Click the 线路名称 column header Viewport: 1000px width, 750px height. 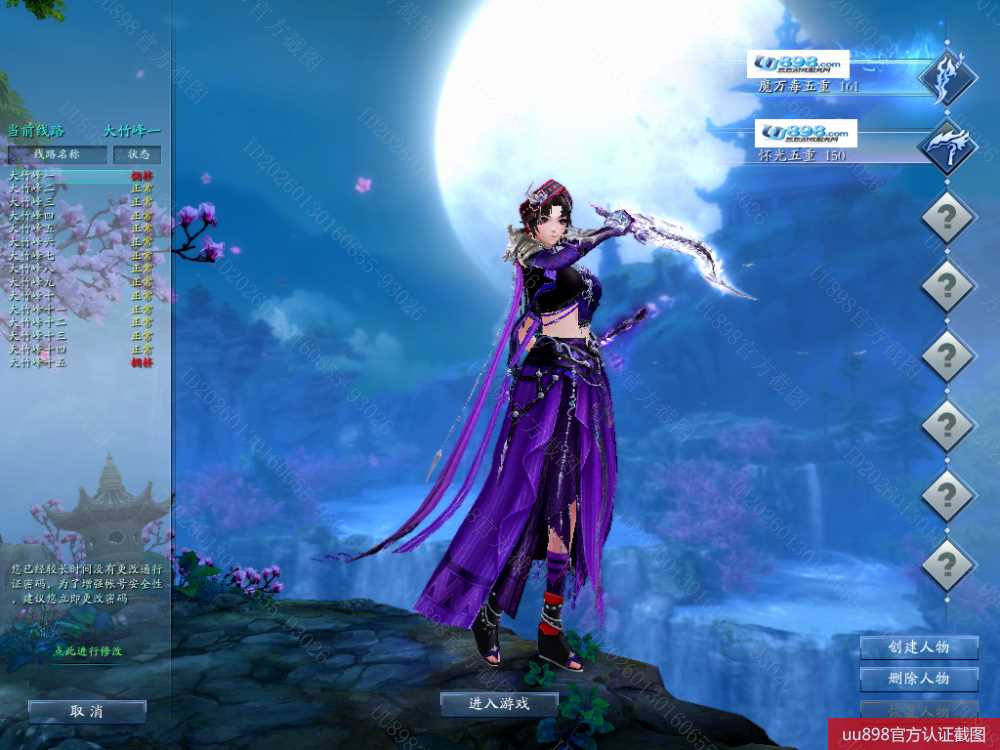pyautogui.click(x=57, y=155)
